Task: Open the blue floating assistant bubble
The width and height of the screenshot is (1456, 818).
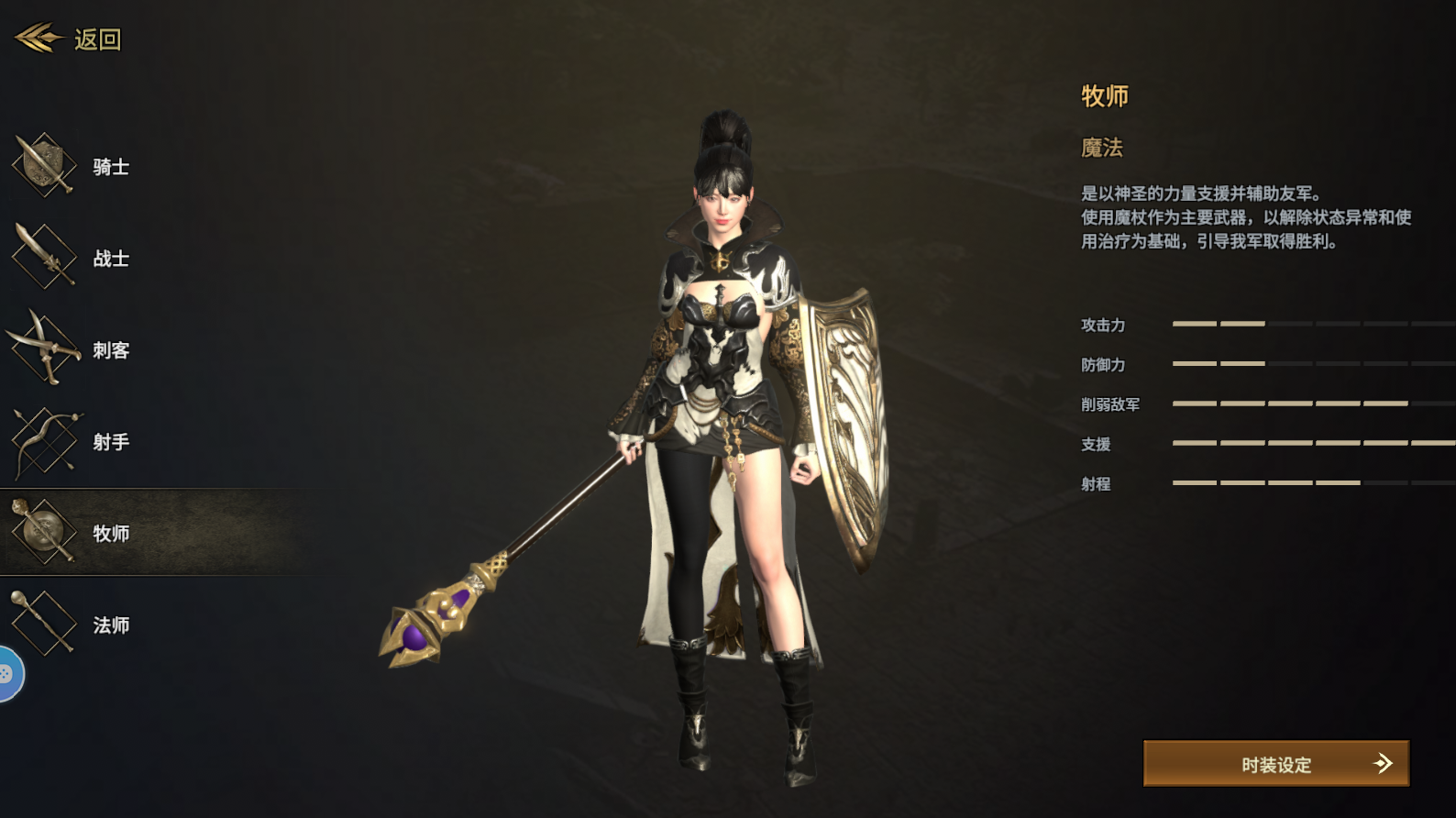Action: tap(7, 674)
